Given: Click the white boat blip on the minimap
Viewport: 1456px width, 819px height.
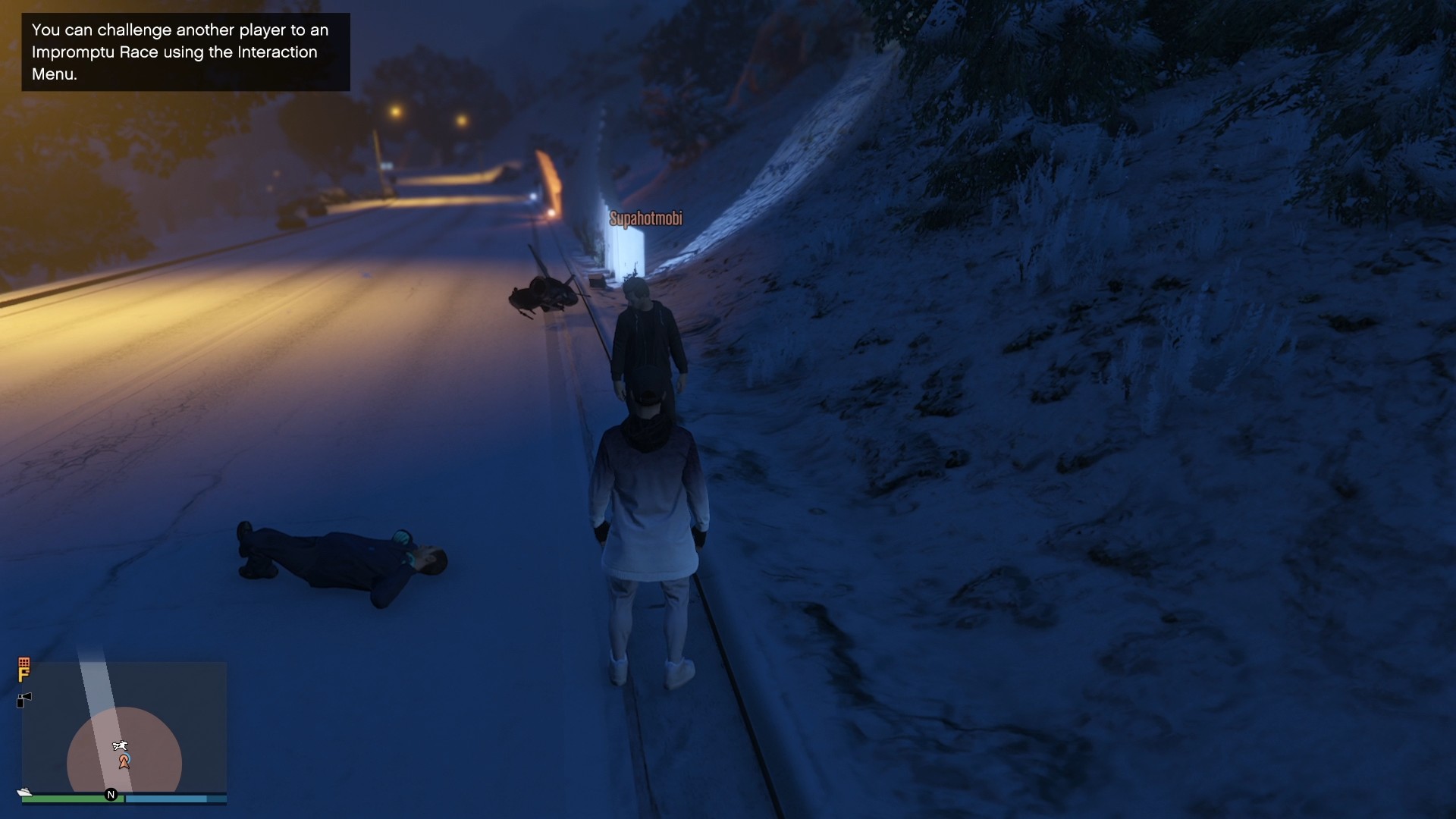Looking at the screenshot, I should pos(24,792).
